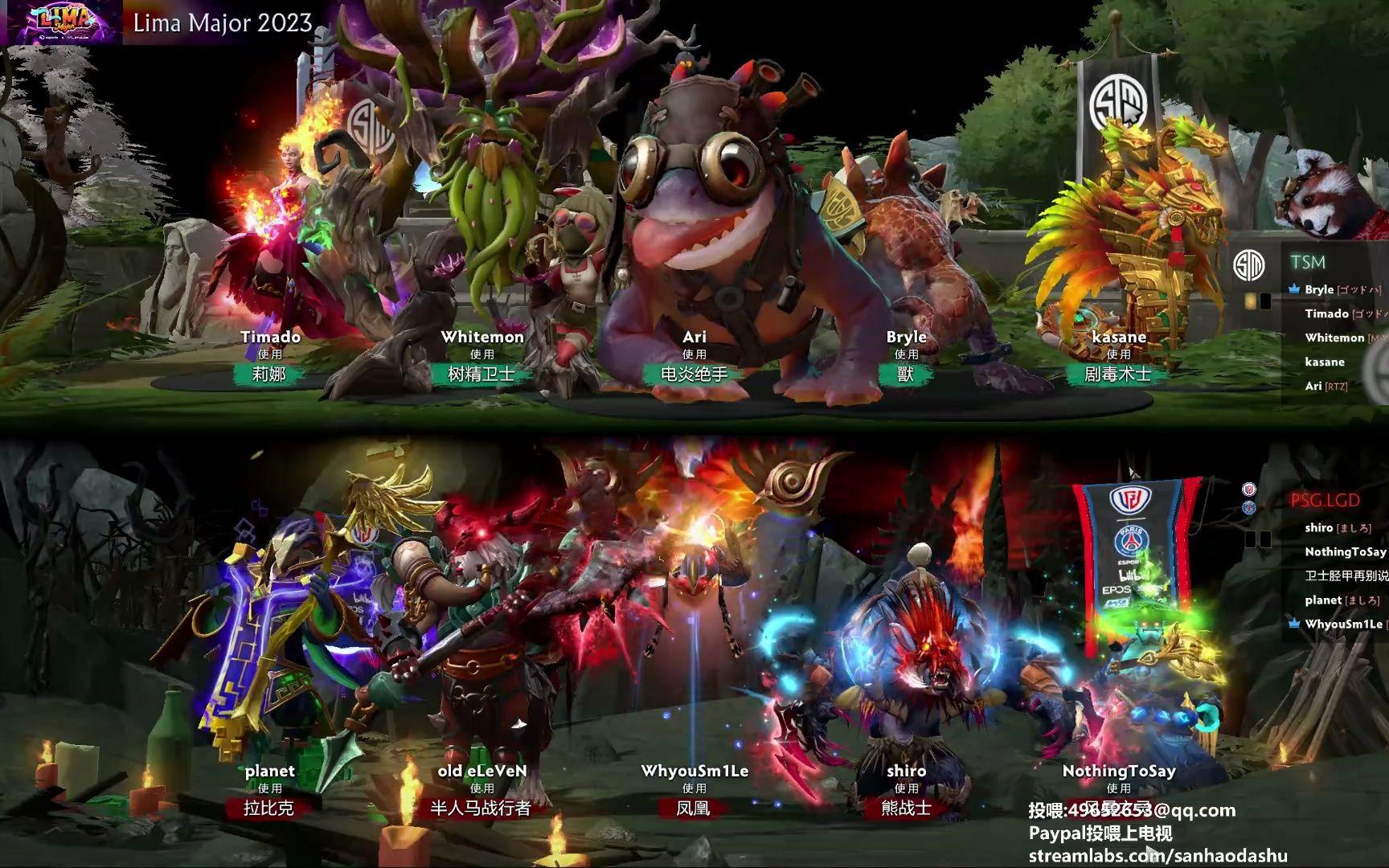This screenshot has width=1389, height=868.
Task: Select planet in the PSG.LGD roster list
Action: [x=1323, y=600]
